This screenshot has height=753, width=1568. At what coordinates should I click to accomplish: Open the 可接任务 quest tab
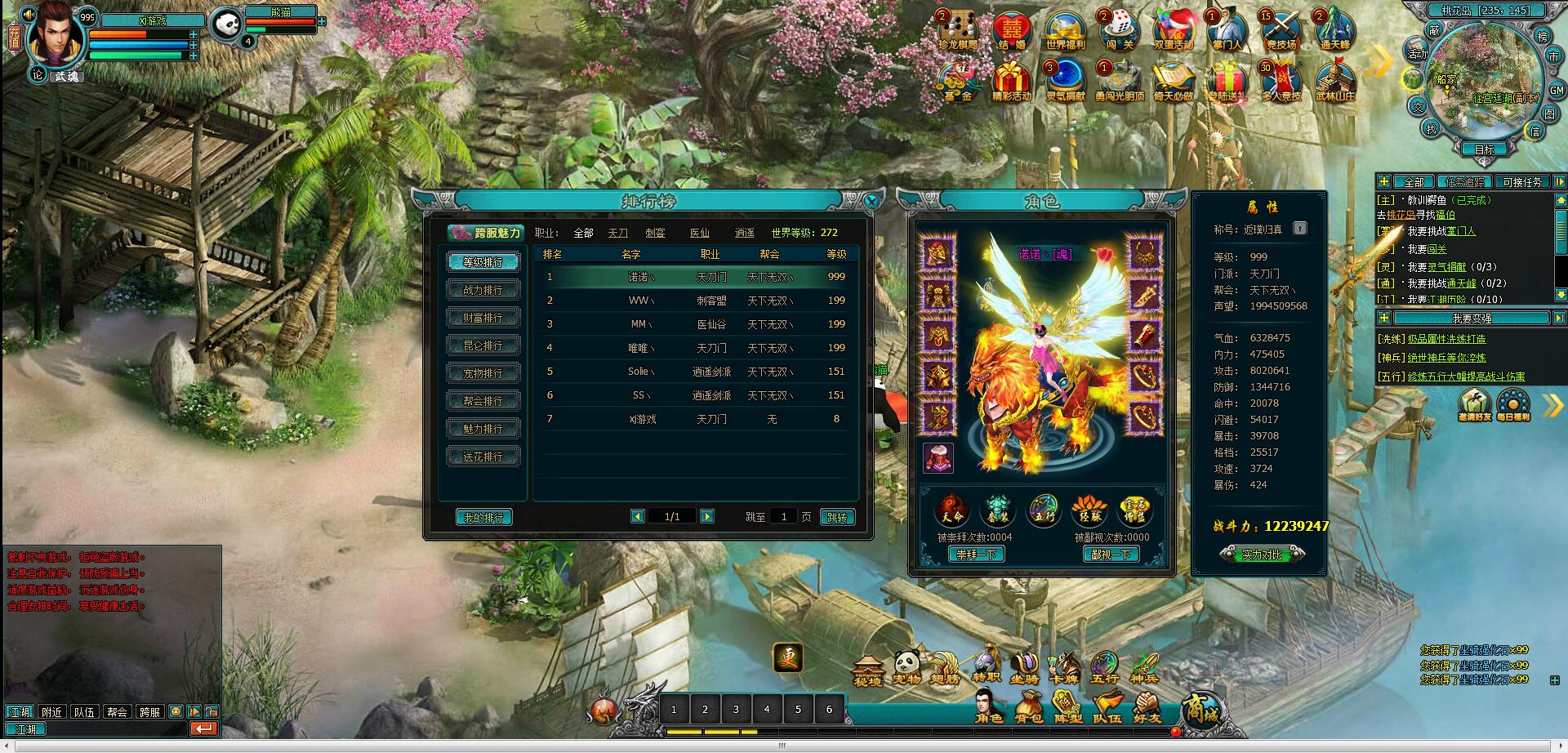click(1522, 182)
